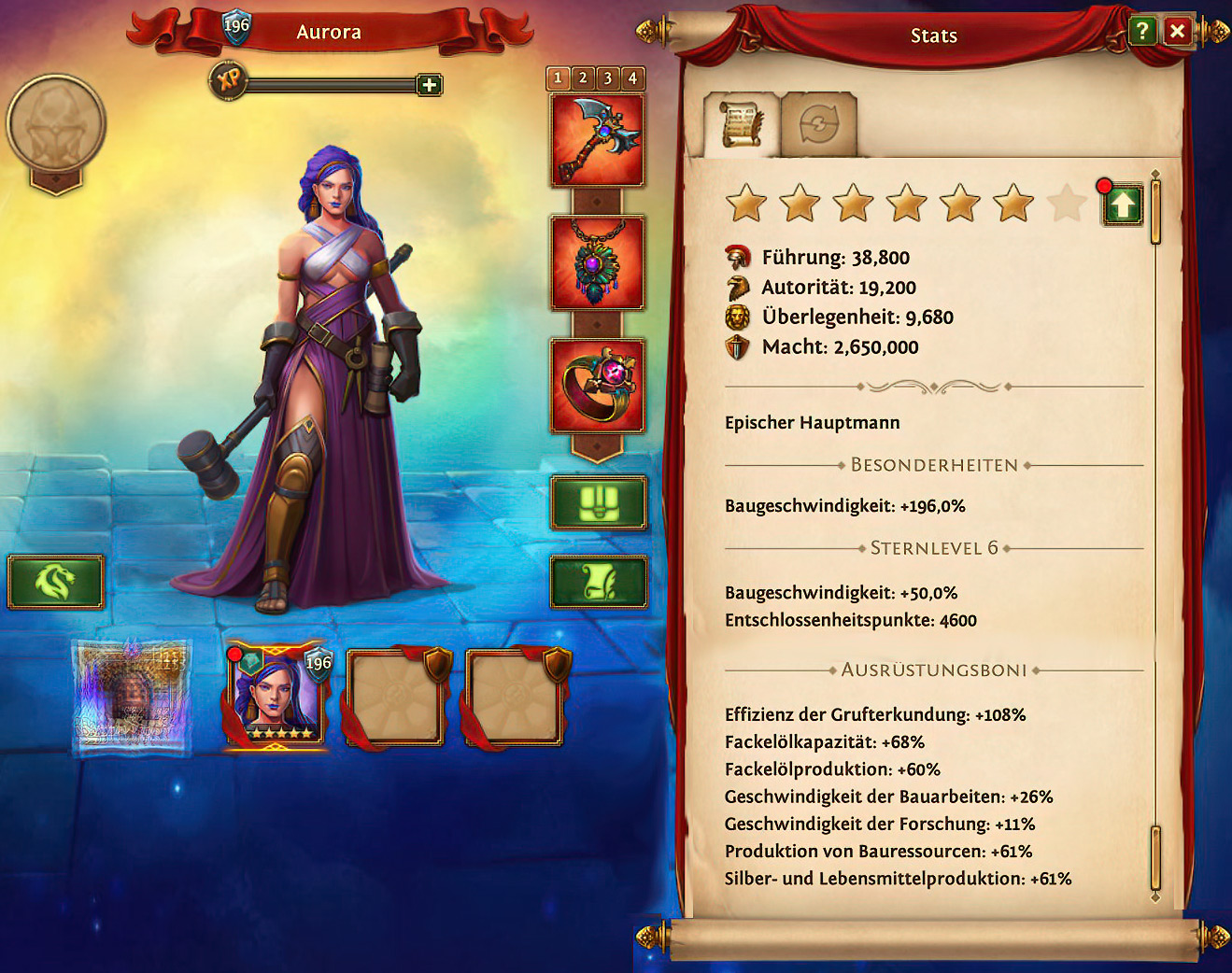Select equipment preset 2
Screen dimensions: 1232x973
583,78
